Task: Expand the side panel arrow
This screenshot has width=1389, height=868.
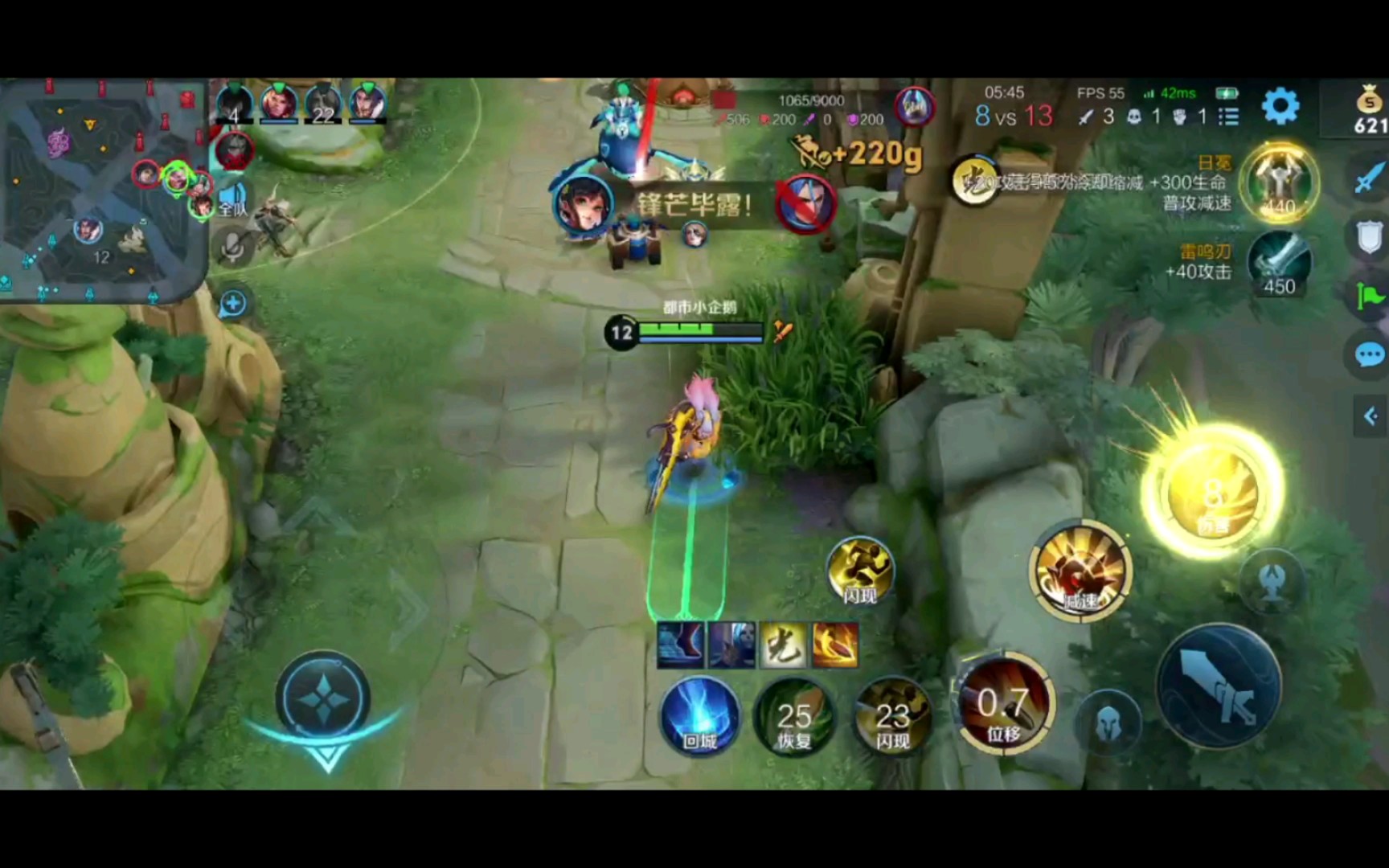Action: (1371, 416)
